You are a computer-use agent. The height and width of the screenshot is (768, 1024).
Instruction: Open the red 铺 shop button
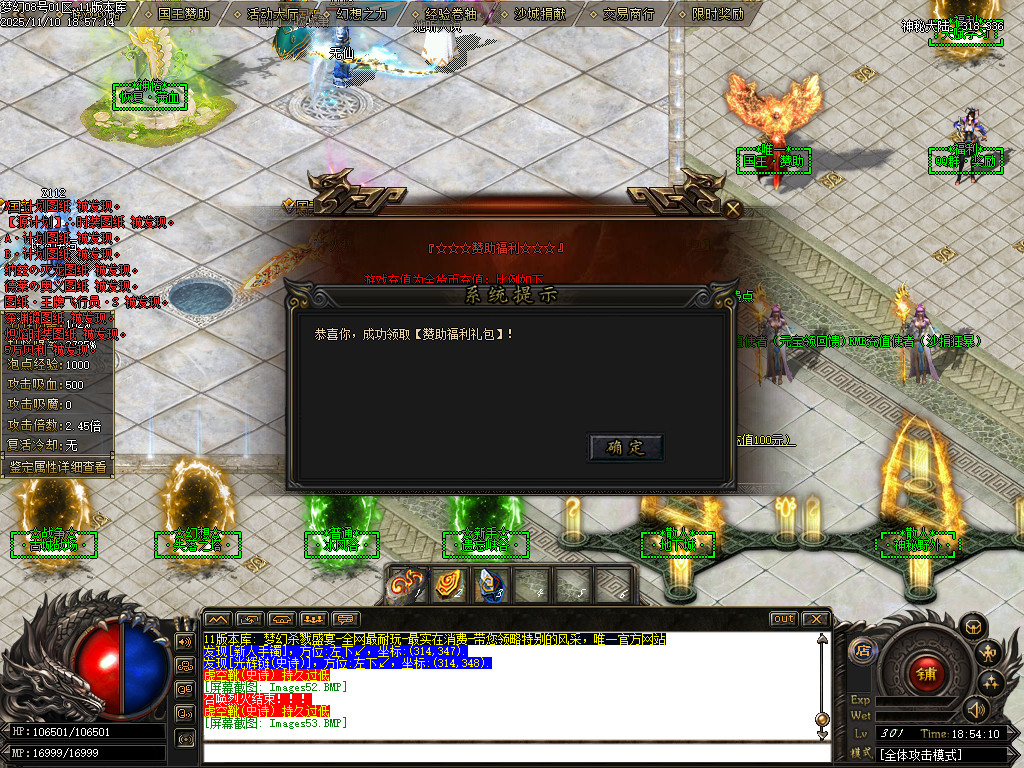click(x=926, y=672)
